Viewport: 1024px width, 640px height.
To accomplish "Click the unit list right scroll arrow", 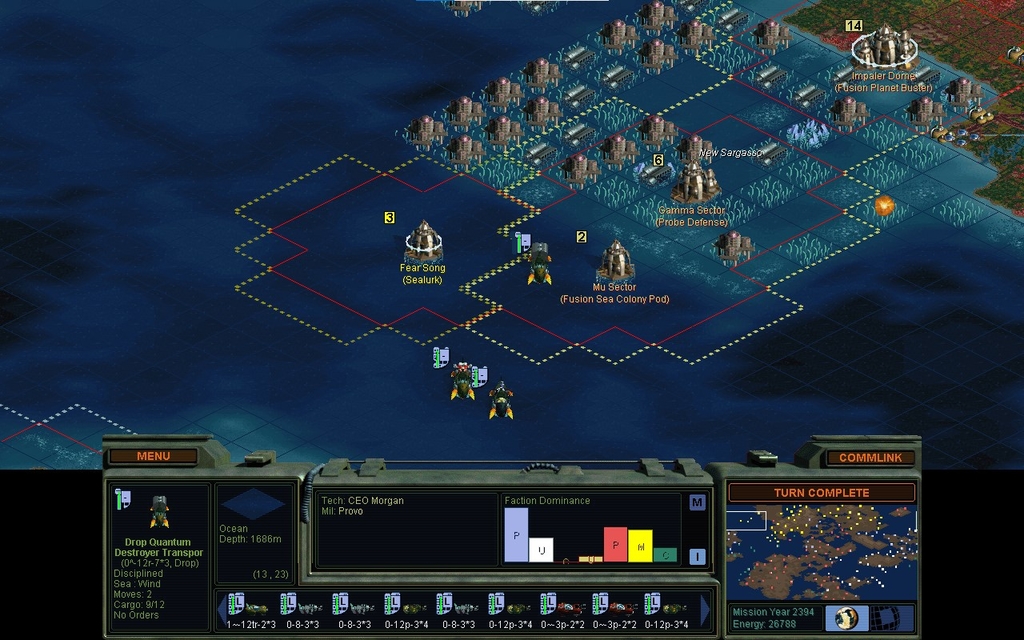I will coord(705,609).
